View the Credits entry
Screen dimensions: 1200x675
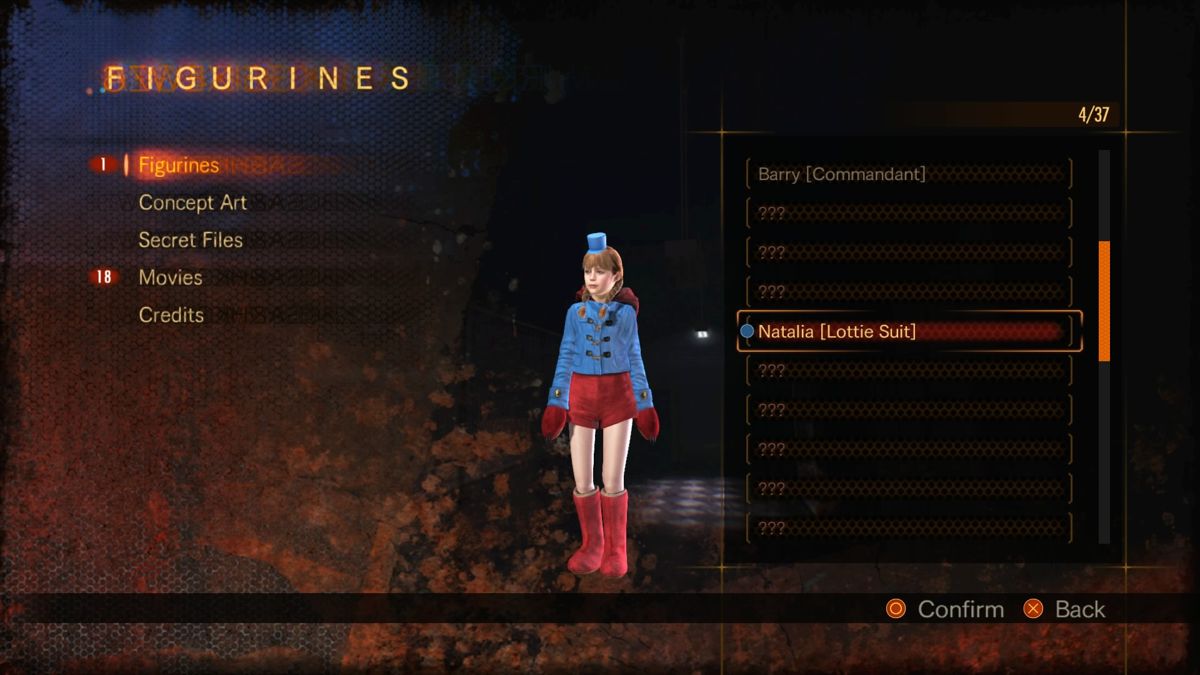pos(171,315)
